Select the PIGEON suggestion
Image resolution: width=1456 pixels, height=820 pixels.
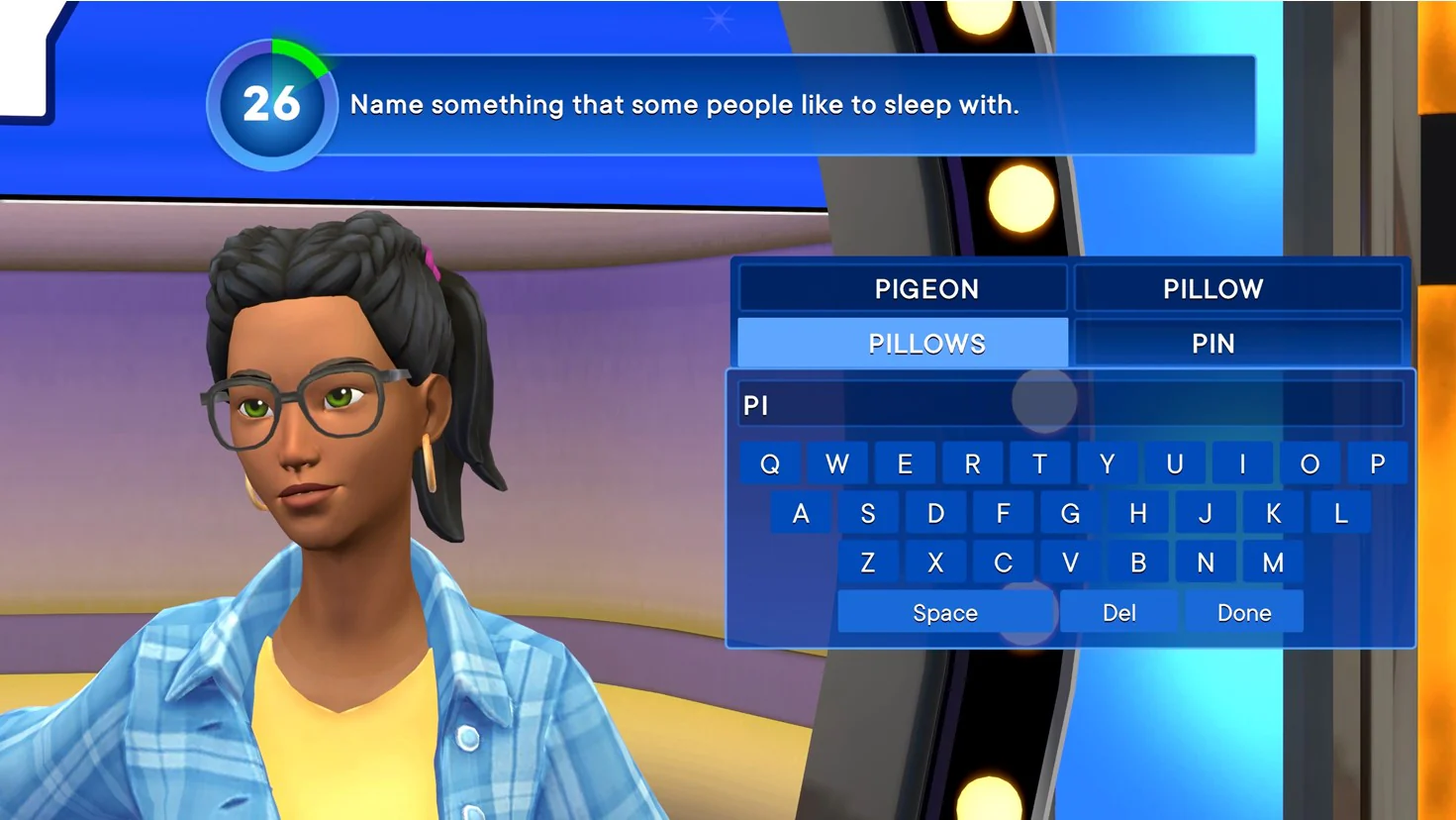926,288
